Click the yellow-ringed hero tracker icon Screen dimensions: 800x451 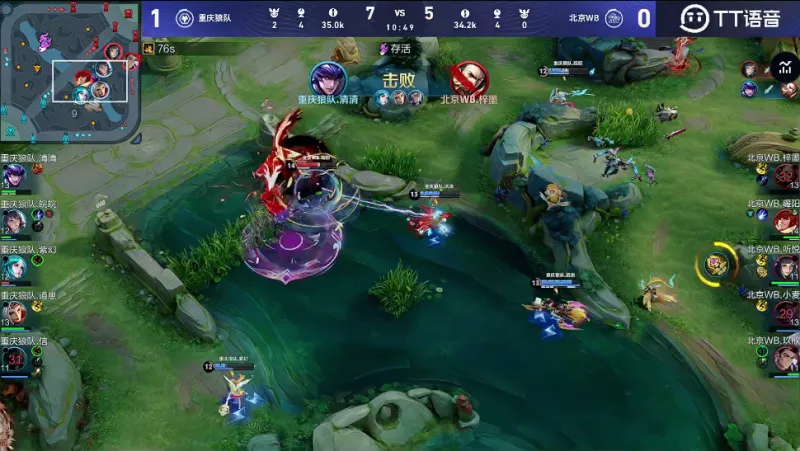(x=715, y=264)
